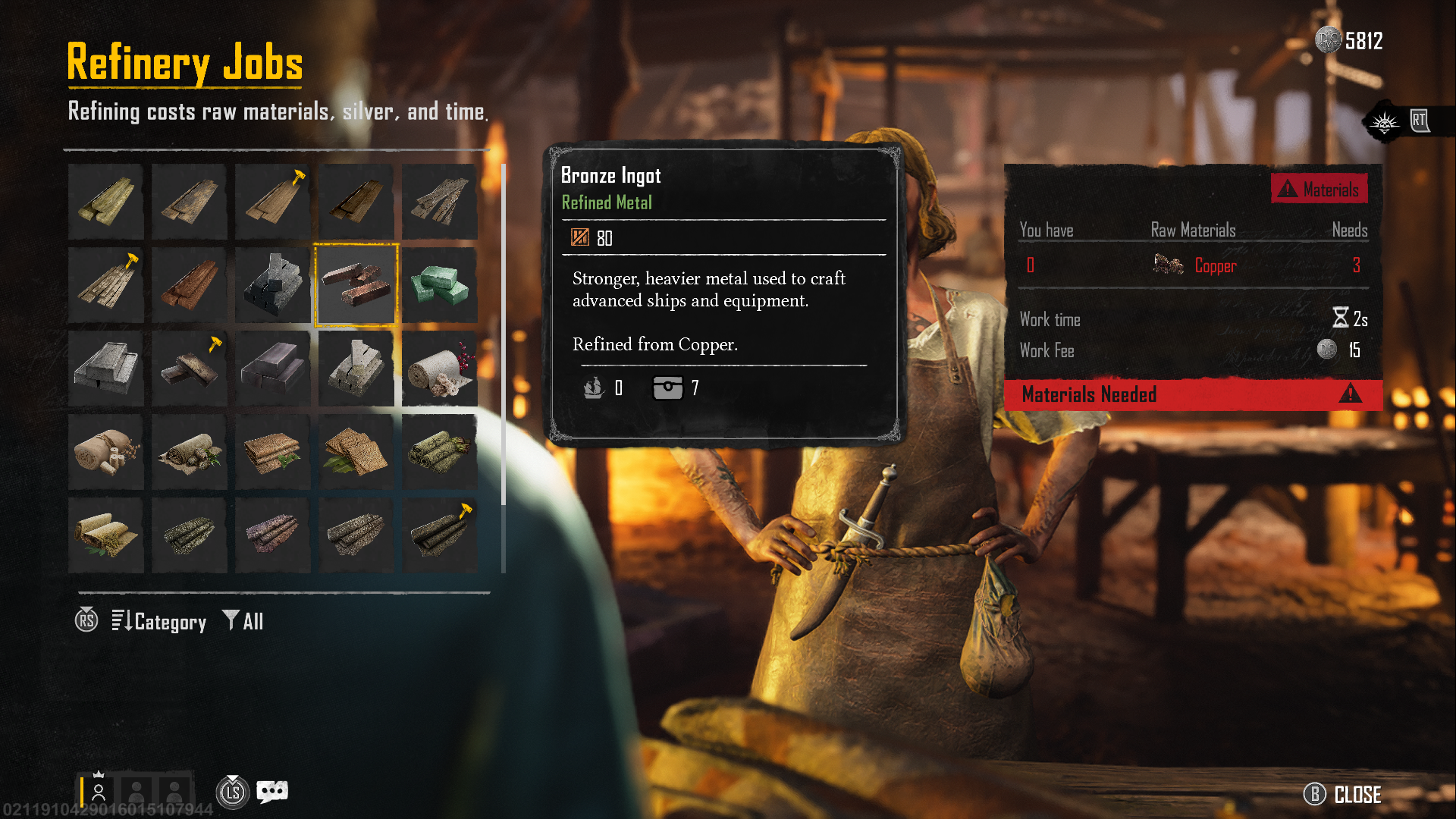This screenshot has height=819, width=1456.
Task: Pick the dark fabric rolls with hammer marker
Action: (439, 535)
